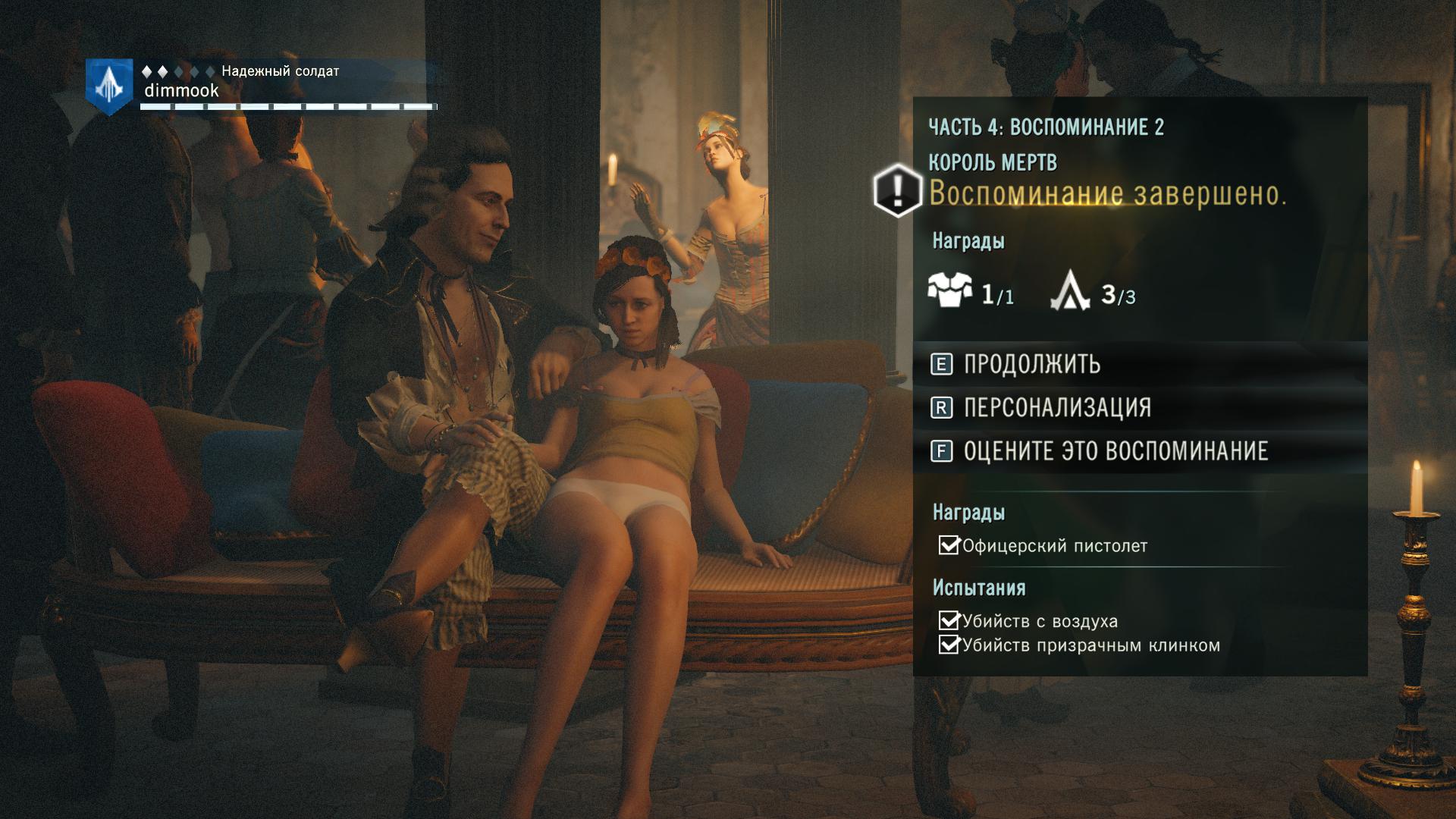Open the ПЕРСОНАЛИЗАЦИЯ menu
This screenshot has width=1456, height=819.
[x=1056, y=408]
